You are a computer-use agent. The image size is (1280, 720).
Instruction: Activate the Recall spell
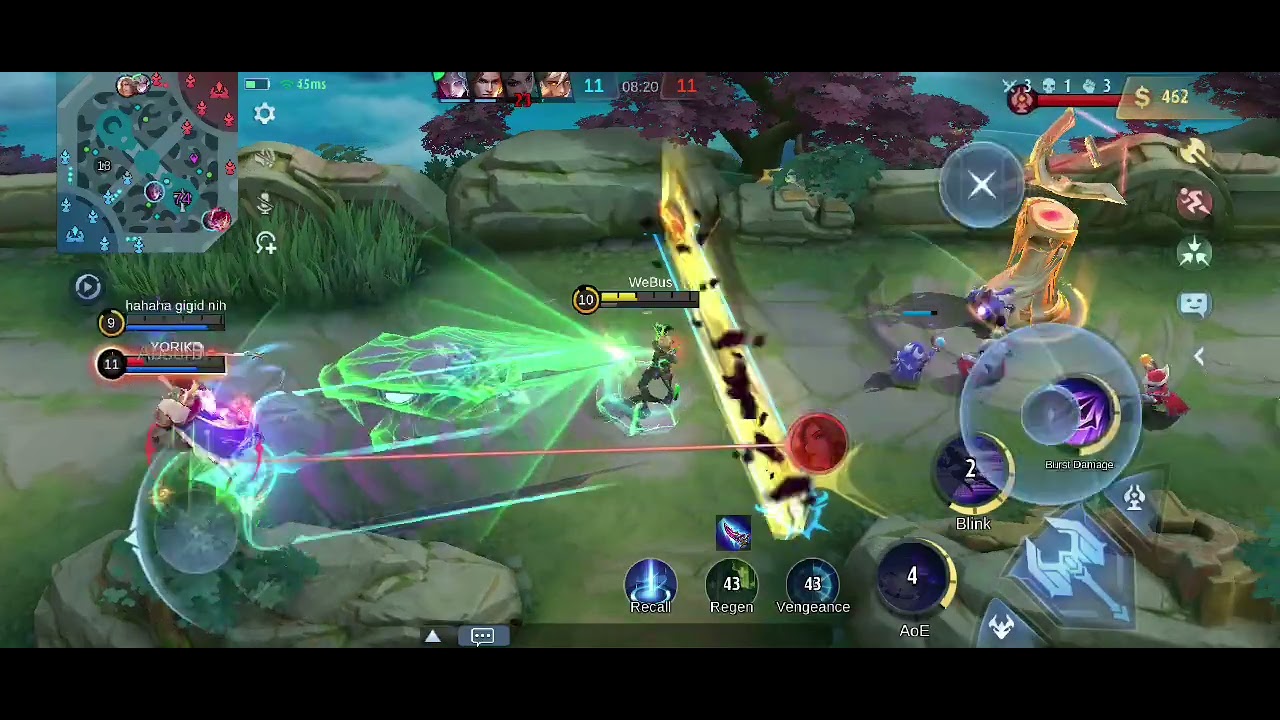click(x=650, y=584)
